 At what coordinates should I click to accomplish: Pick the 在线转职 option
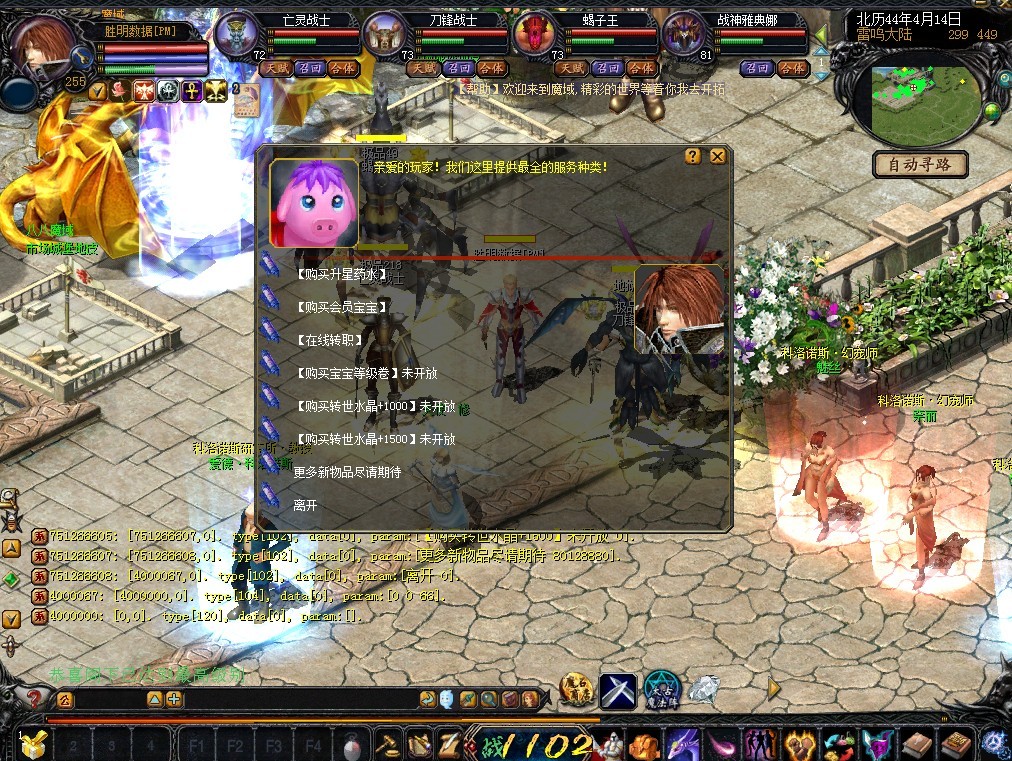(329, 340)
